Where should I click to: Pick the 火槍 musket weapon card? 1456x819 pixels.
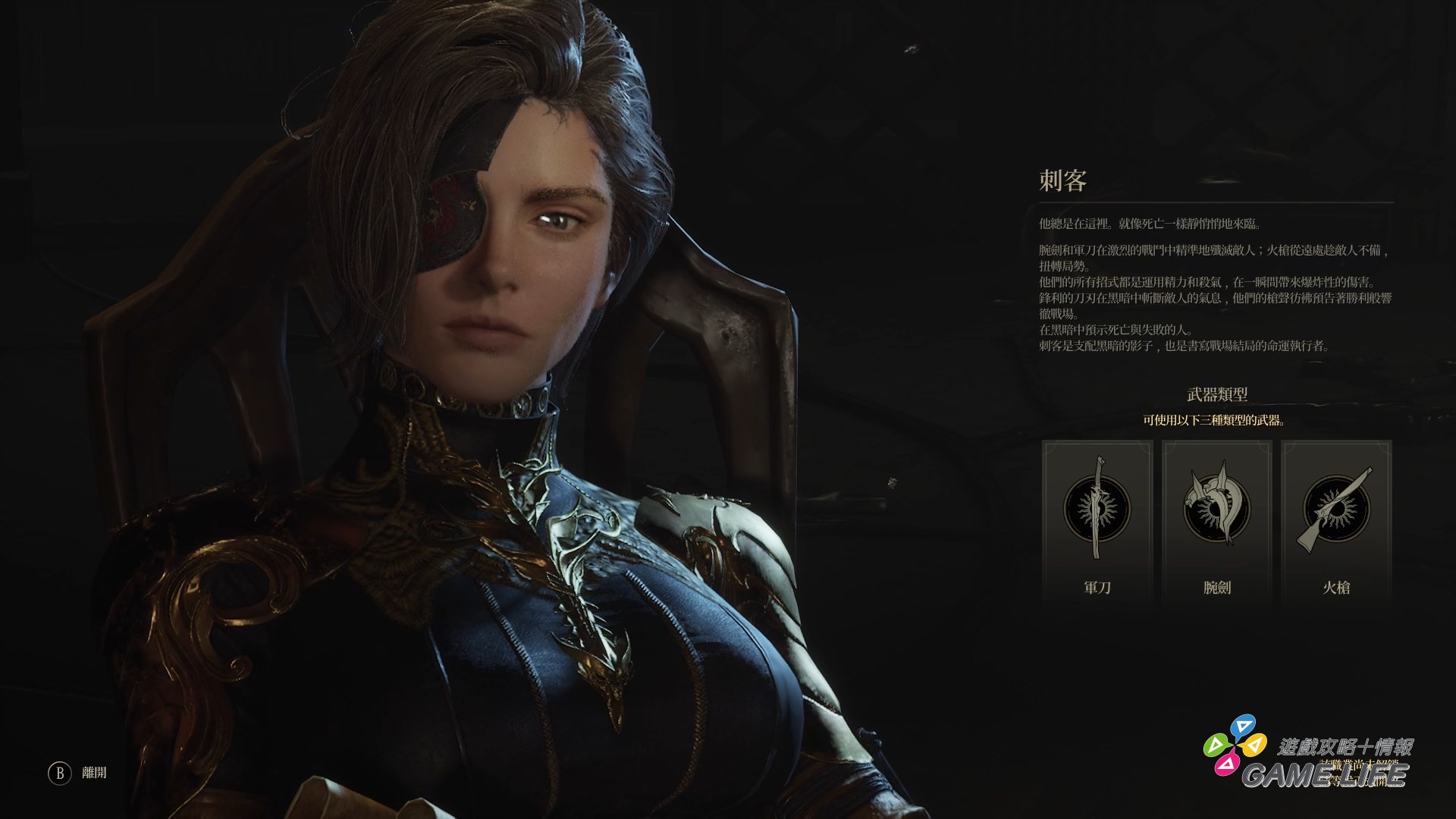(x=1336, y=523)
